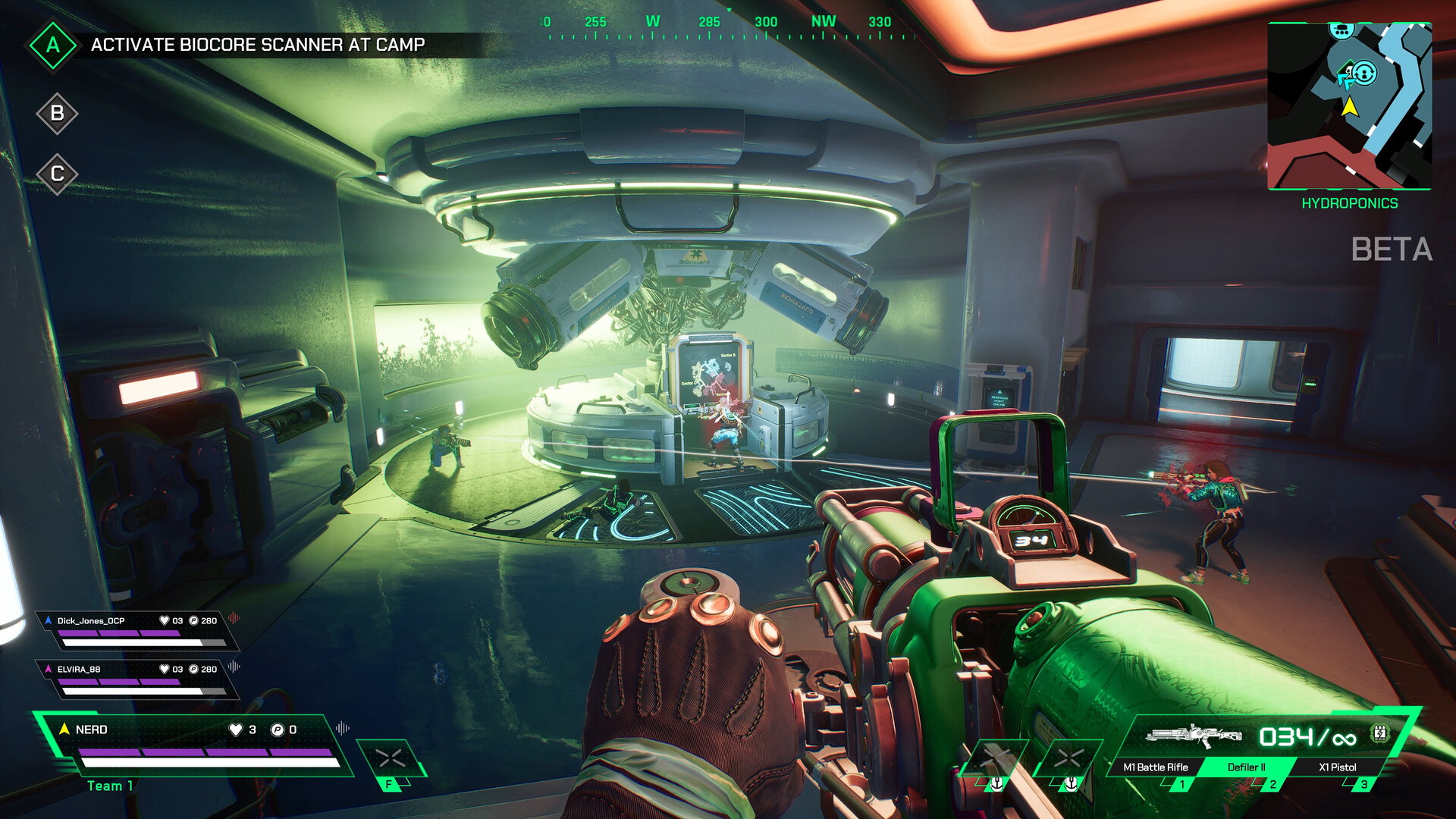
Task: Switch to the M1 Battle Rifle slot
Action: 1156,767
